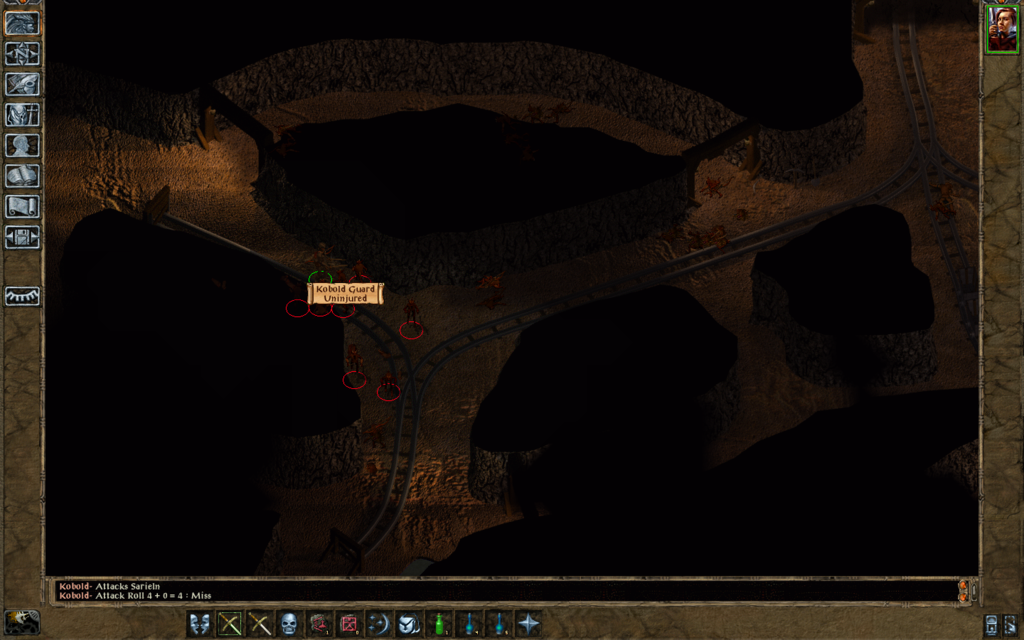Screen dimensions: 1024x640
Task: Select the character portrait in top-right
Action: [1002, 28]
